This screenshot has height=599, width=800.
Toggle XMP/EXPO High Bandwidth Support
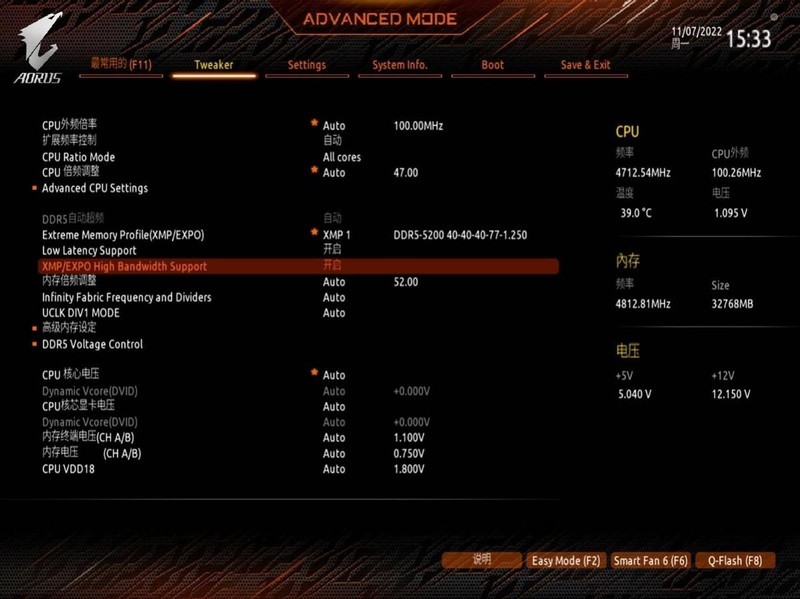[125, 266]
